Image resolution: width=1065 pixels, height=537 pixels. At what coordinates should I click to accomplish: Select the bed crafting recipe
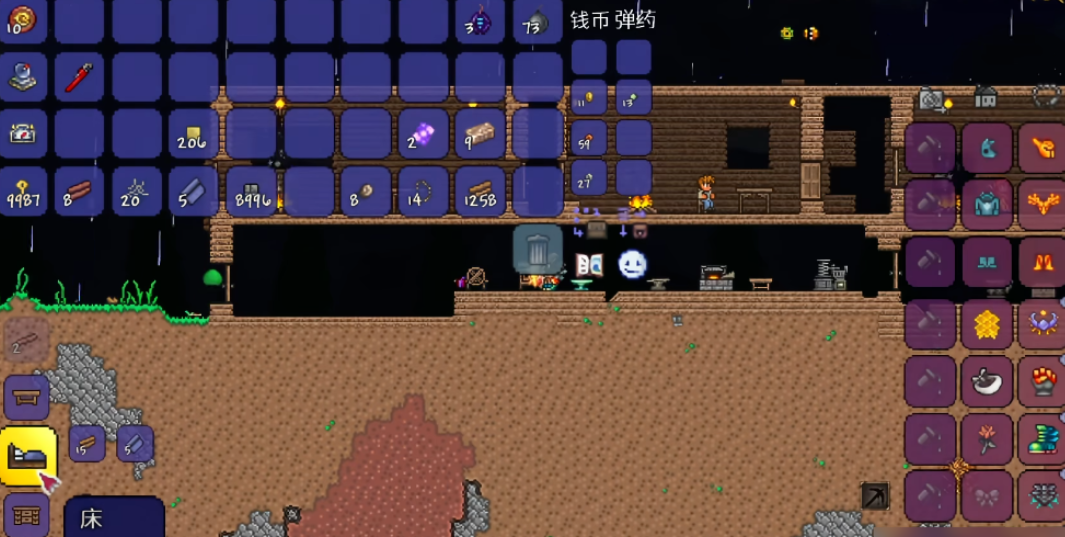tap(27, 455)
